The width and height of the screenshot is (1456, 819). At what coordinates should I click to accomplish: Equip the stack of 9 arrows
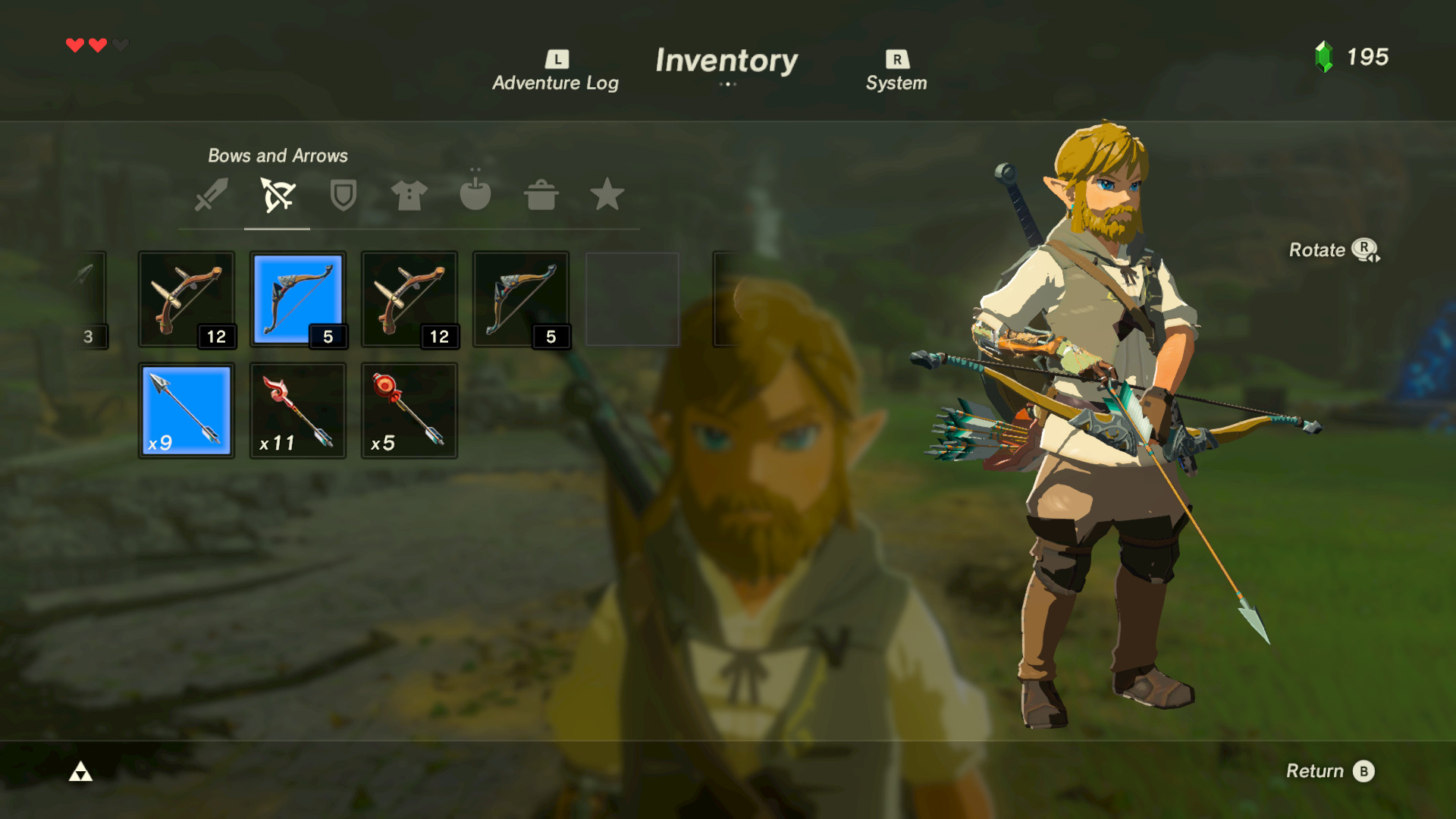point(186,410)
